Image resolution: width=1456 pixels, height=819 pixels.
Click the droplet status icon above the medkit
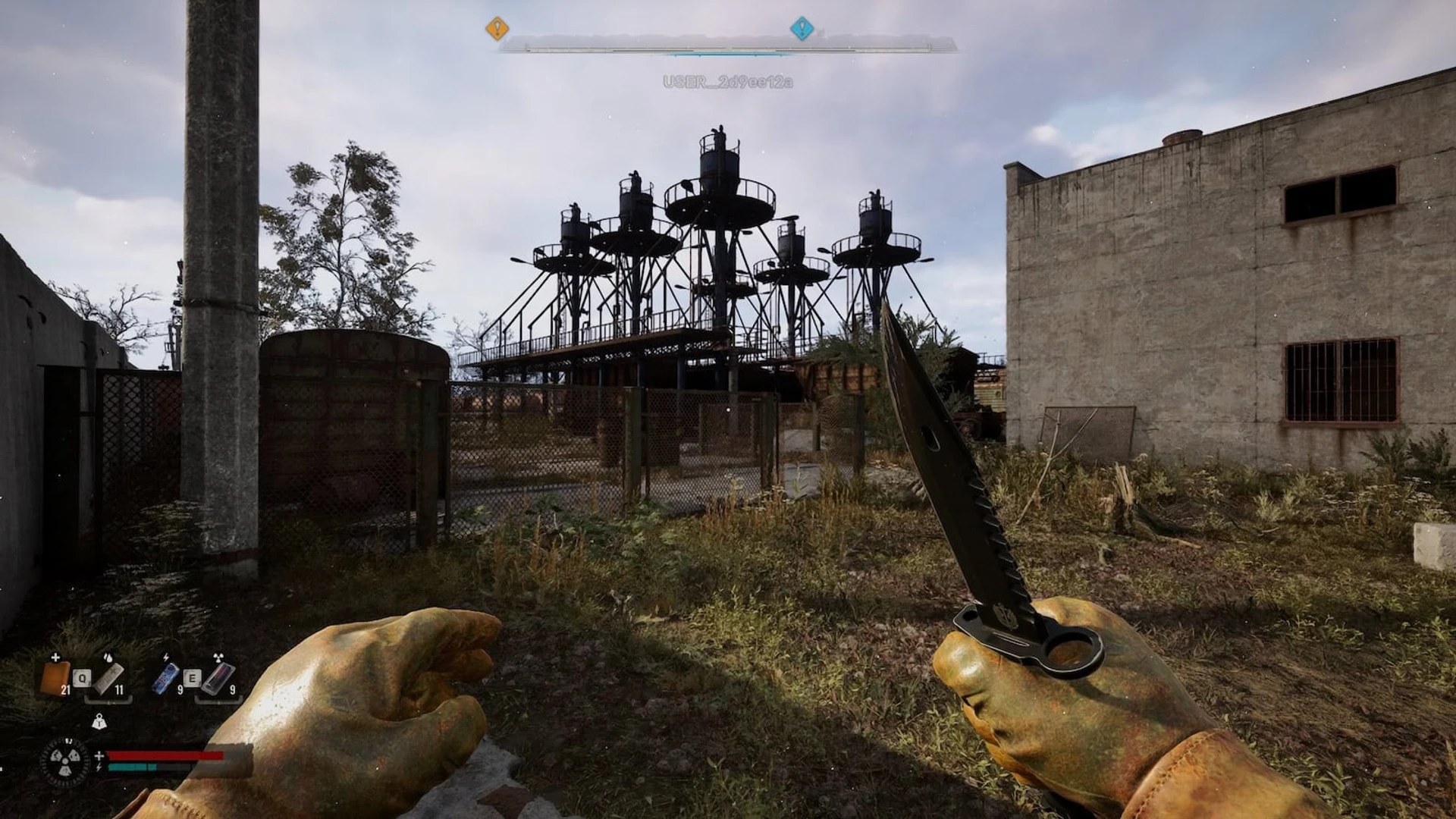108,657
